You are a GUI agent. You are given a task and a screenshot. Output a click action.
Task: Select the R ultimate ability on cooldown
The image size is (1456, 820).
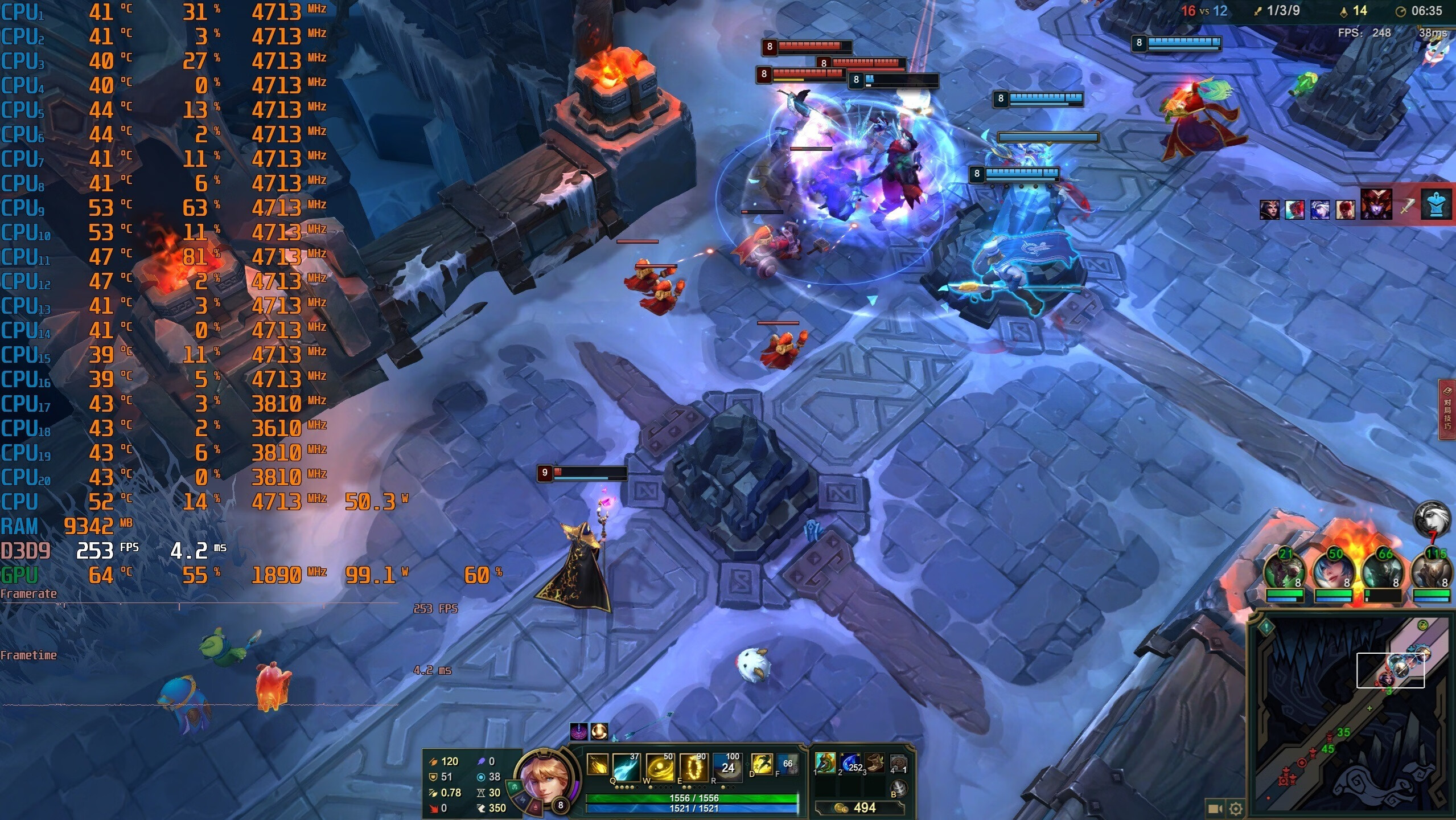tap(727, 766)
